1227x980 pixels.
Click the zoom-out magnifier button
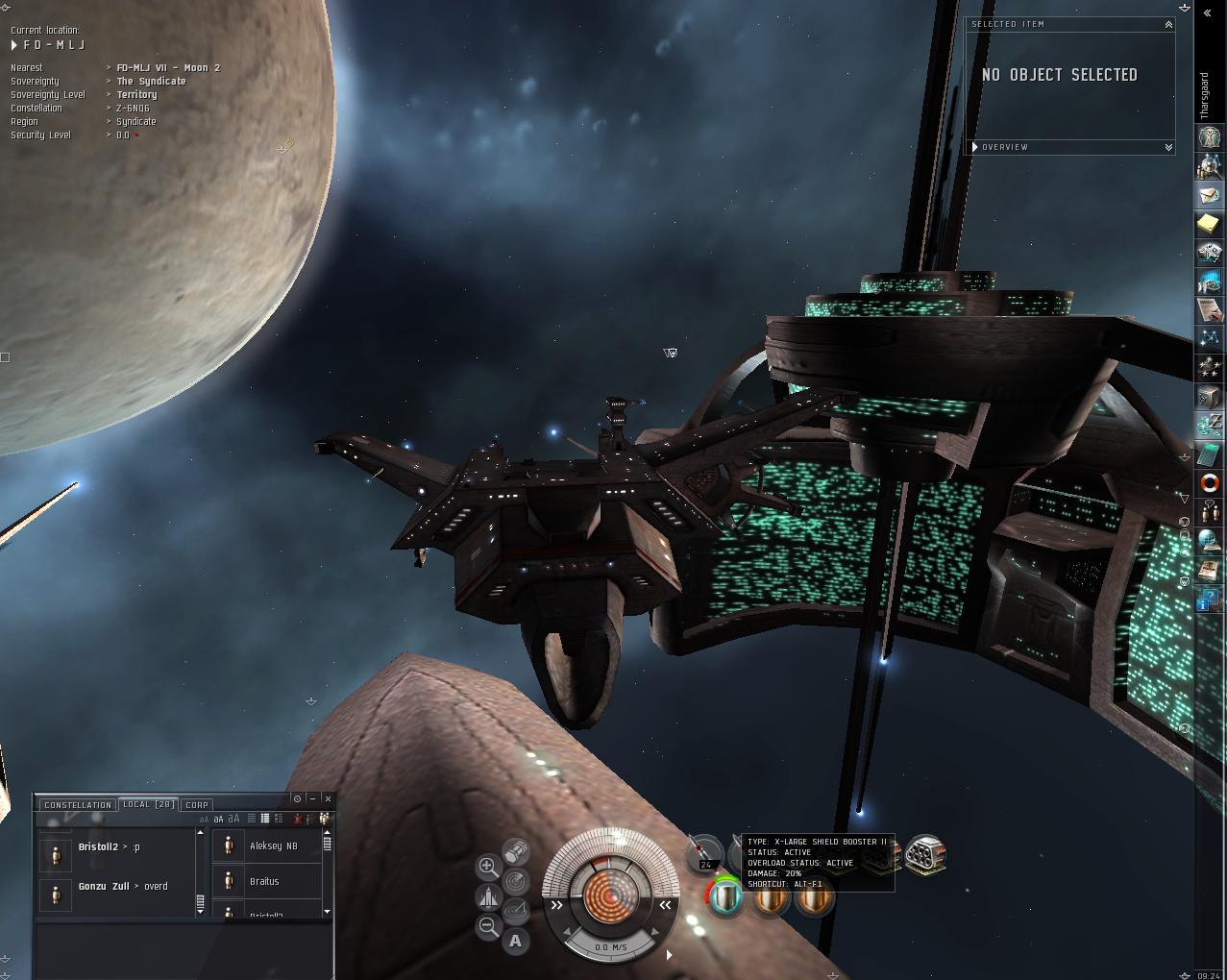(488, 927)
